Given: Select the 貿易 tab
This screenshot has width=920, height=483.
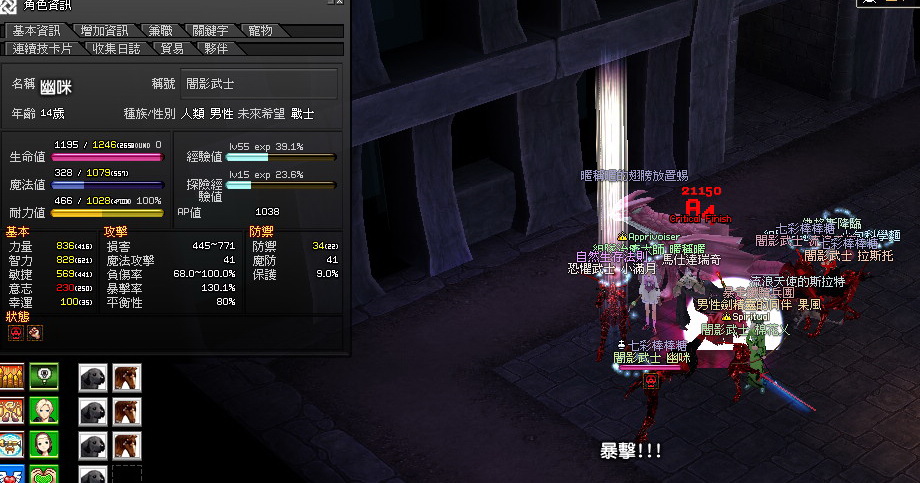Looking at the screenshot, I should [171, 48].
